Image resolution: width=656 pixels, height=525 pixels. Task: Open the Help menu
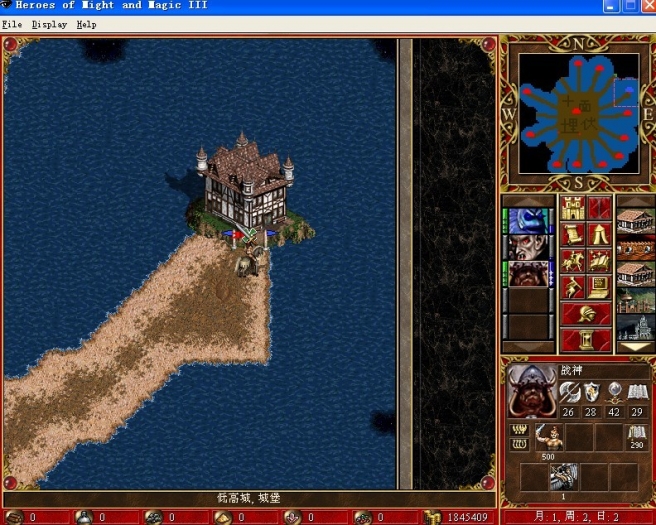pos(87,24)
